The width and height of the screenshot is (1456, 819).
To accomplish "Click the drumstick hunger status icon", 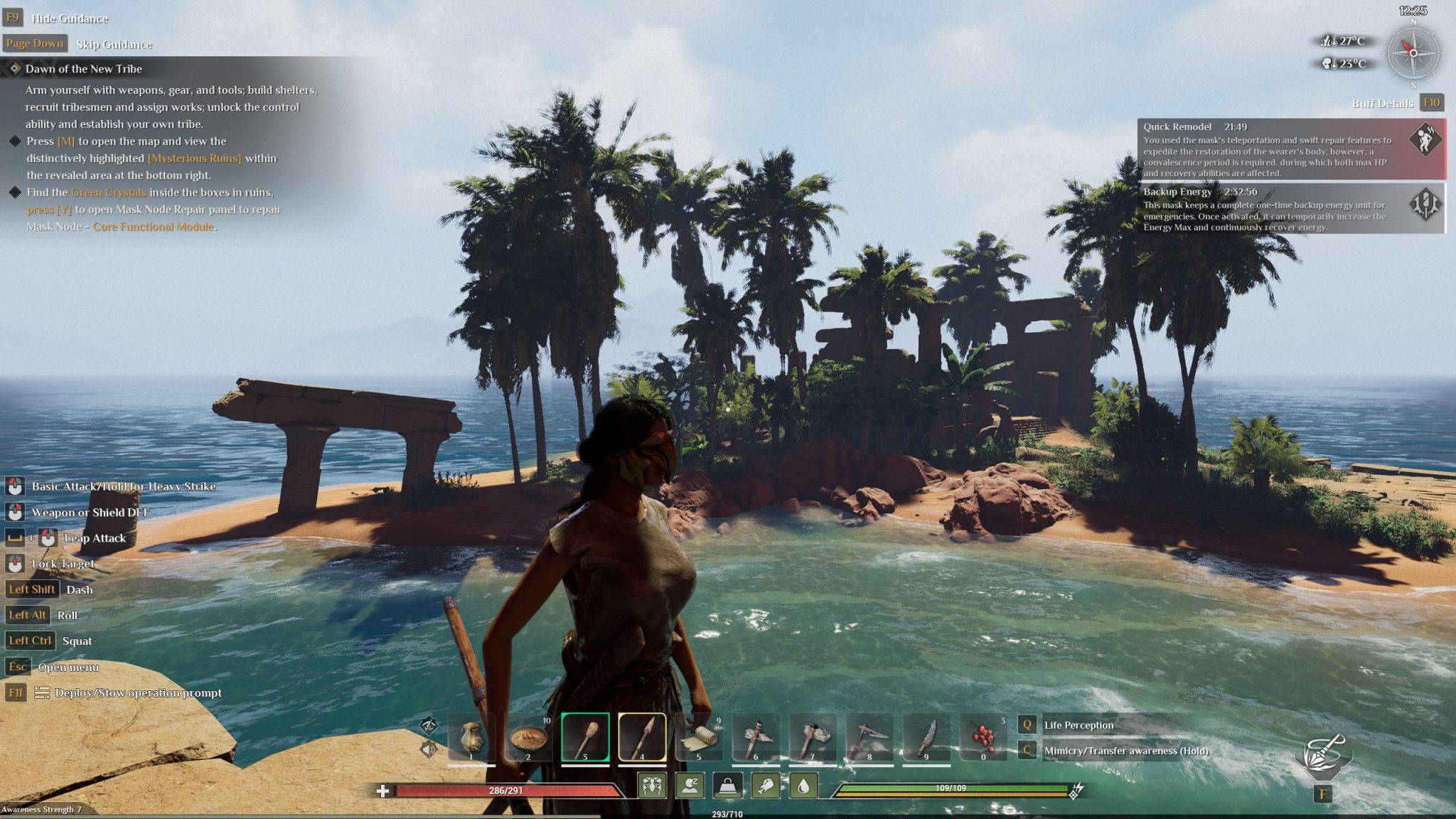I will tap(766, 786).
